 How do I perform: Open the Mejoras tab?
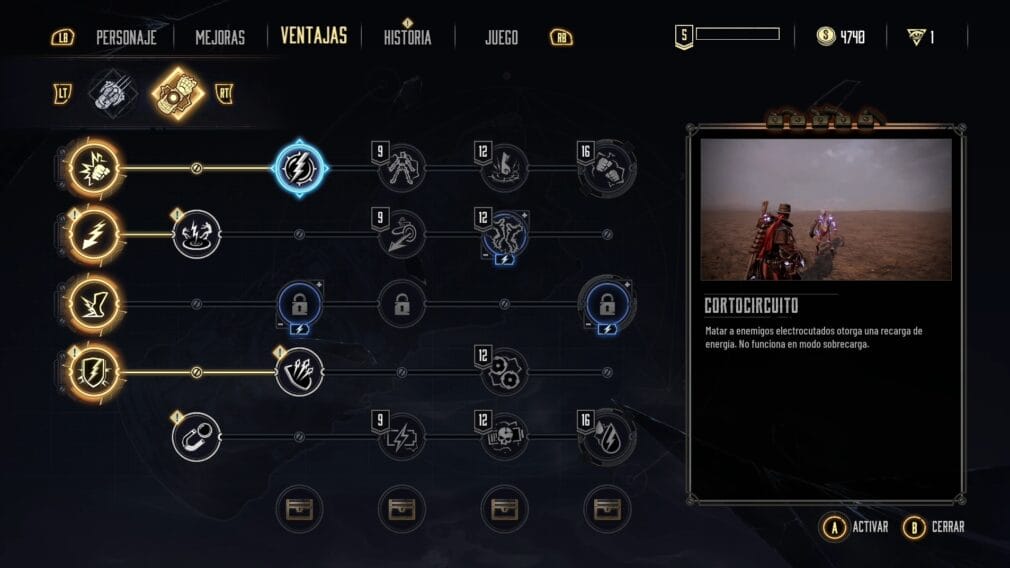click(x=220, y=38)
